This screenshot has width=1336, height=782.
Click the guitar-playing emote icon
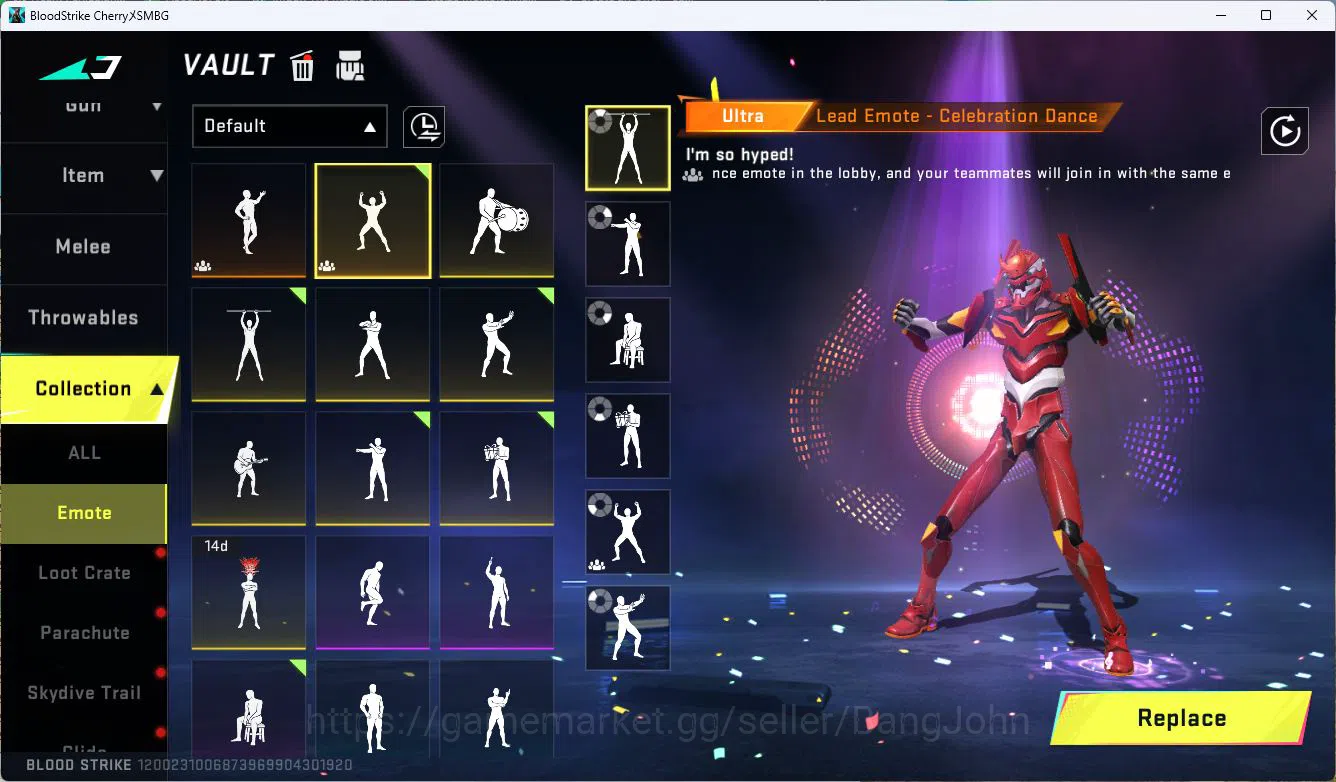[248, 468]
